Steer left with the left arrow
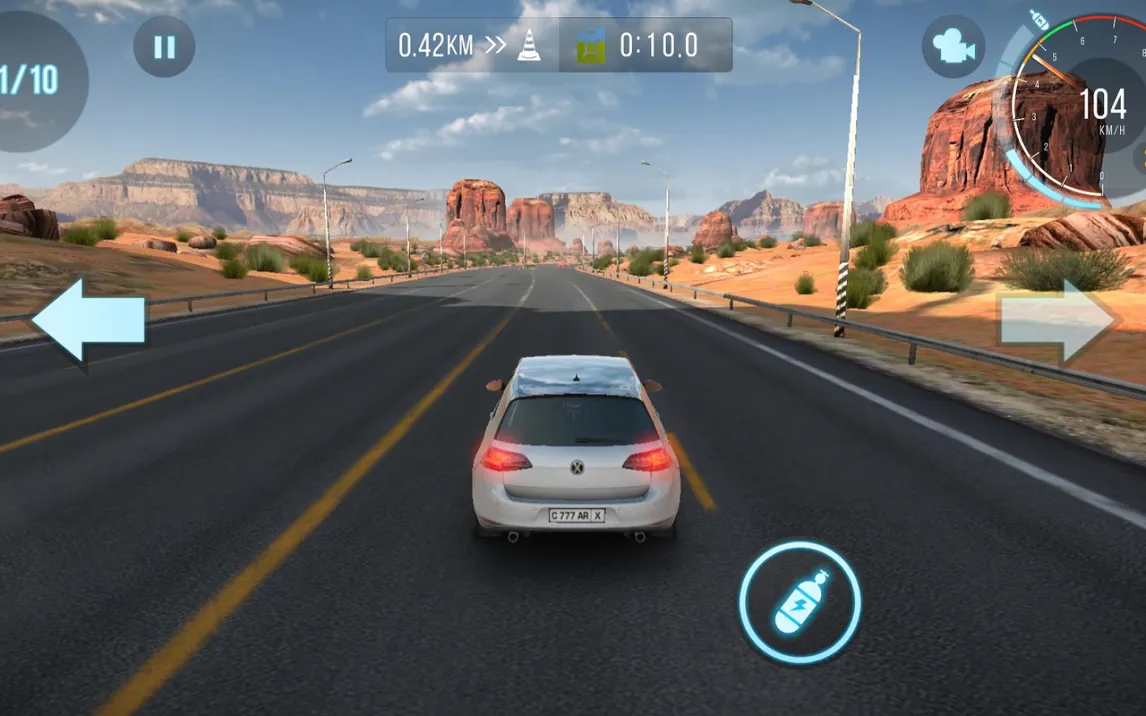1146x716 pixels. coord(89,320)
